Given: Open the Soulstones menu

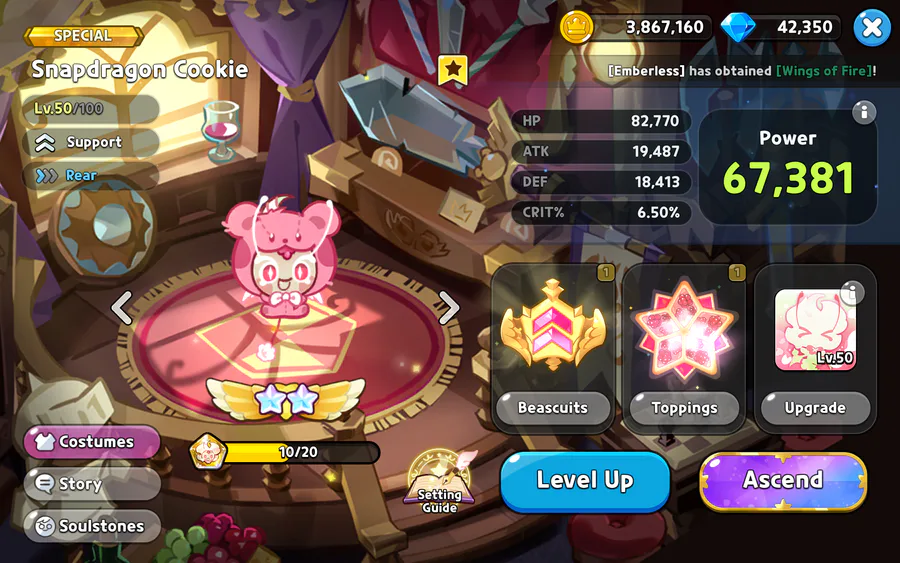Looking at the screenshot, I should [92, 526].
